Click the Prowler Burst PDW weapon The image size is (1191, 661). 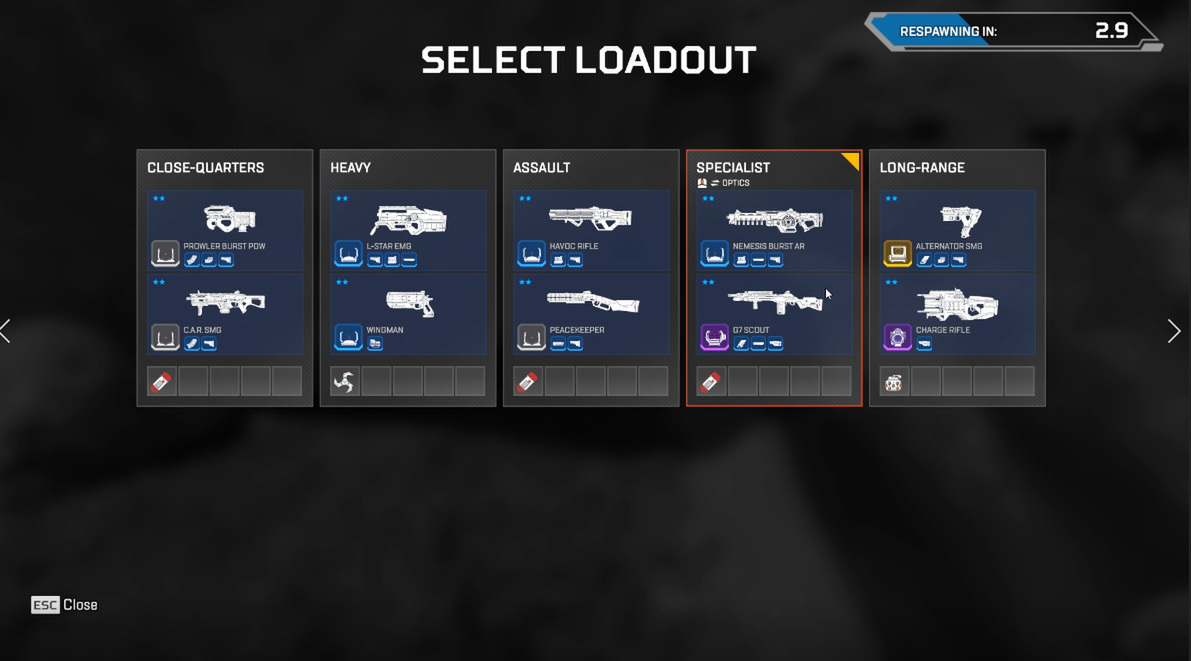(225, 230)
